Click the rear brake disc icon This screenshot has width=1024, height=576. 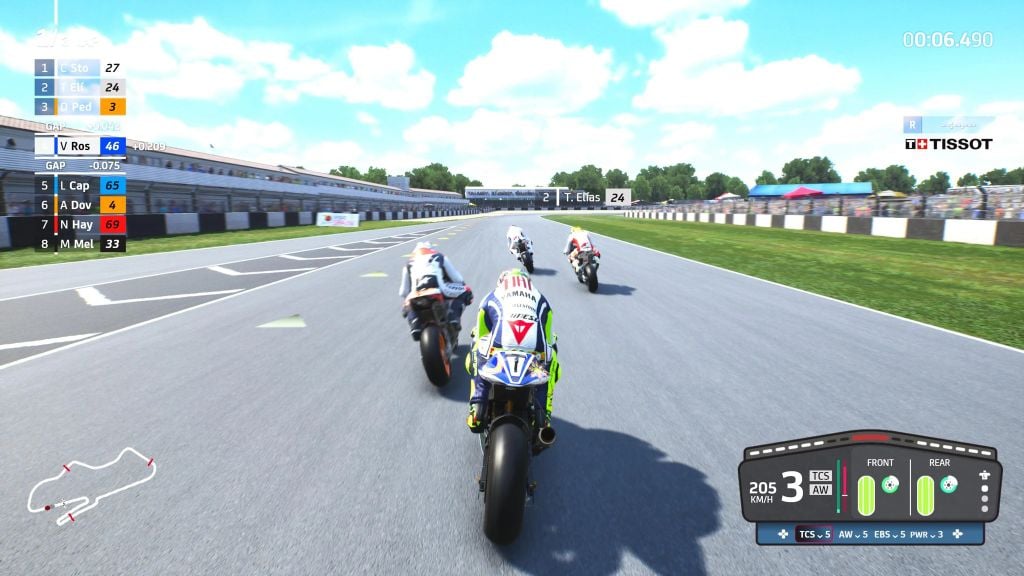pyautogui.click(x=949, y=485)
